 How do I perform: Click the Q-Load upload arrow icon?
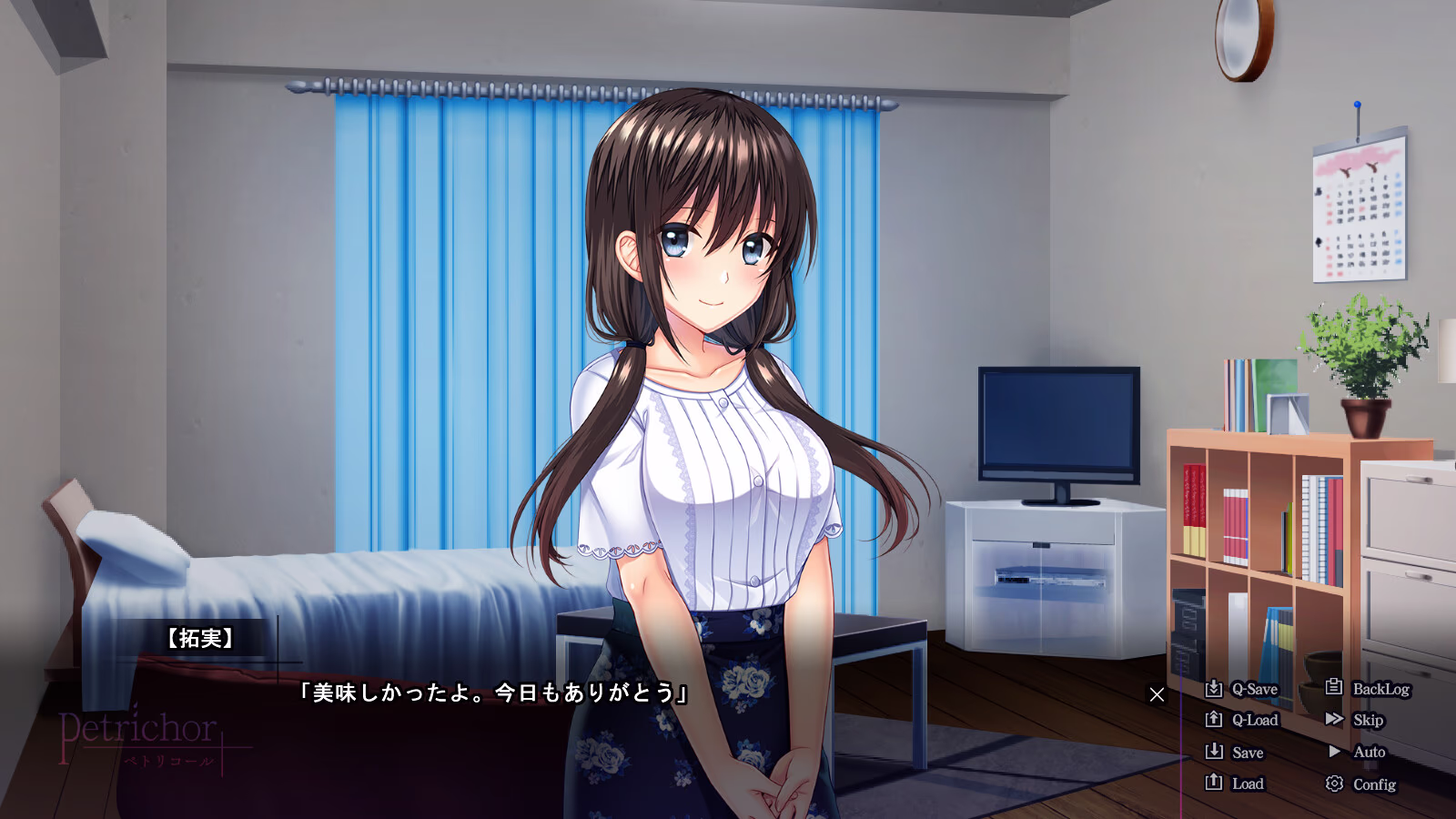(x=1215, y=720)
